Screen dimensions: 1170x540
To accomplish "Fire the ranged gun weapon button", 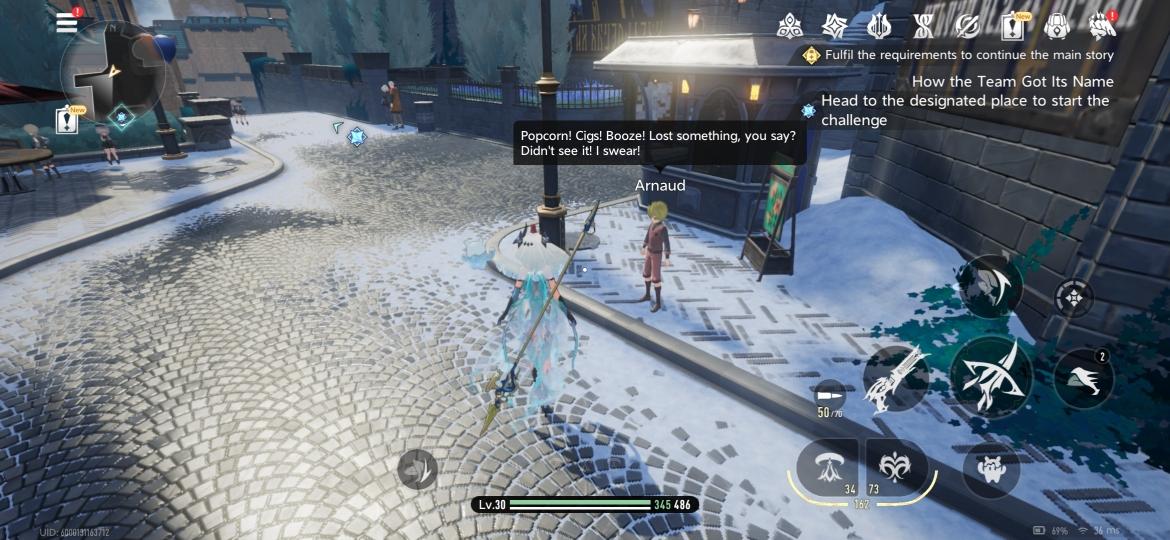I will click(x=897, y=378).
